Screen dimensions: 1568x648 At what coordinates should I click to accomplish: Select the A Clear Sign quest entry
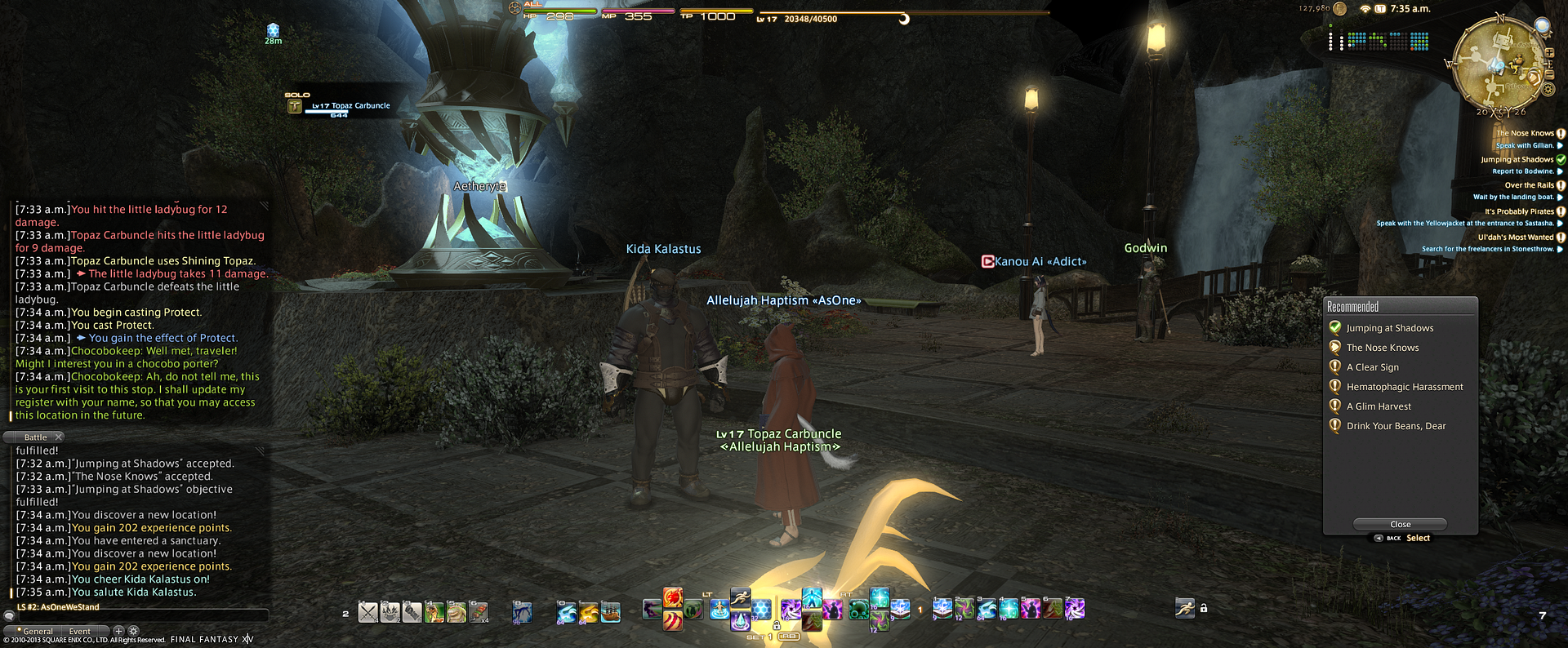tap(1372, 367)
